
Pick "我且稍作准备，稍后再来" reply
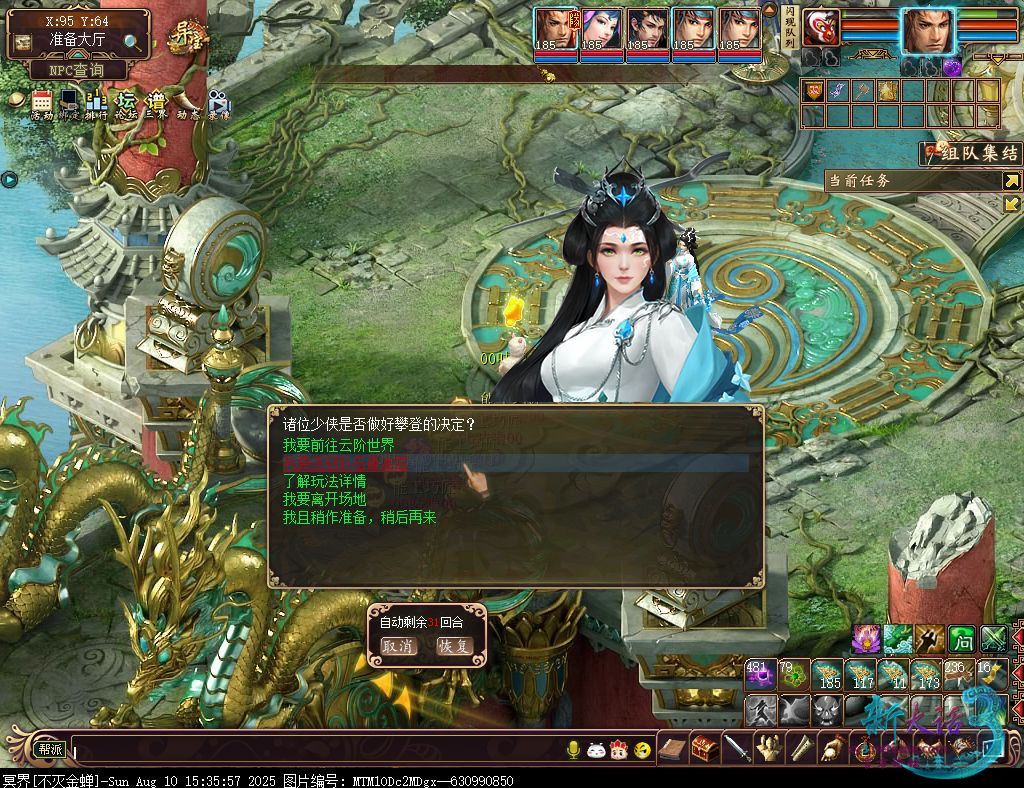(x=359, y=517)
